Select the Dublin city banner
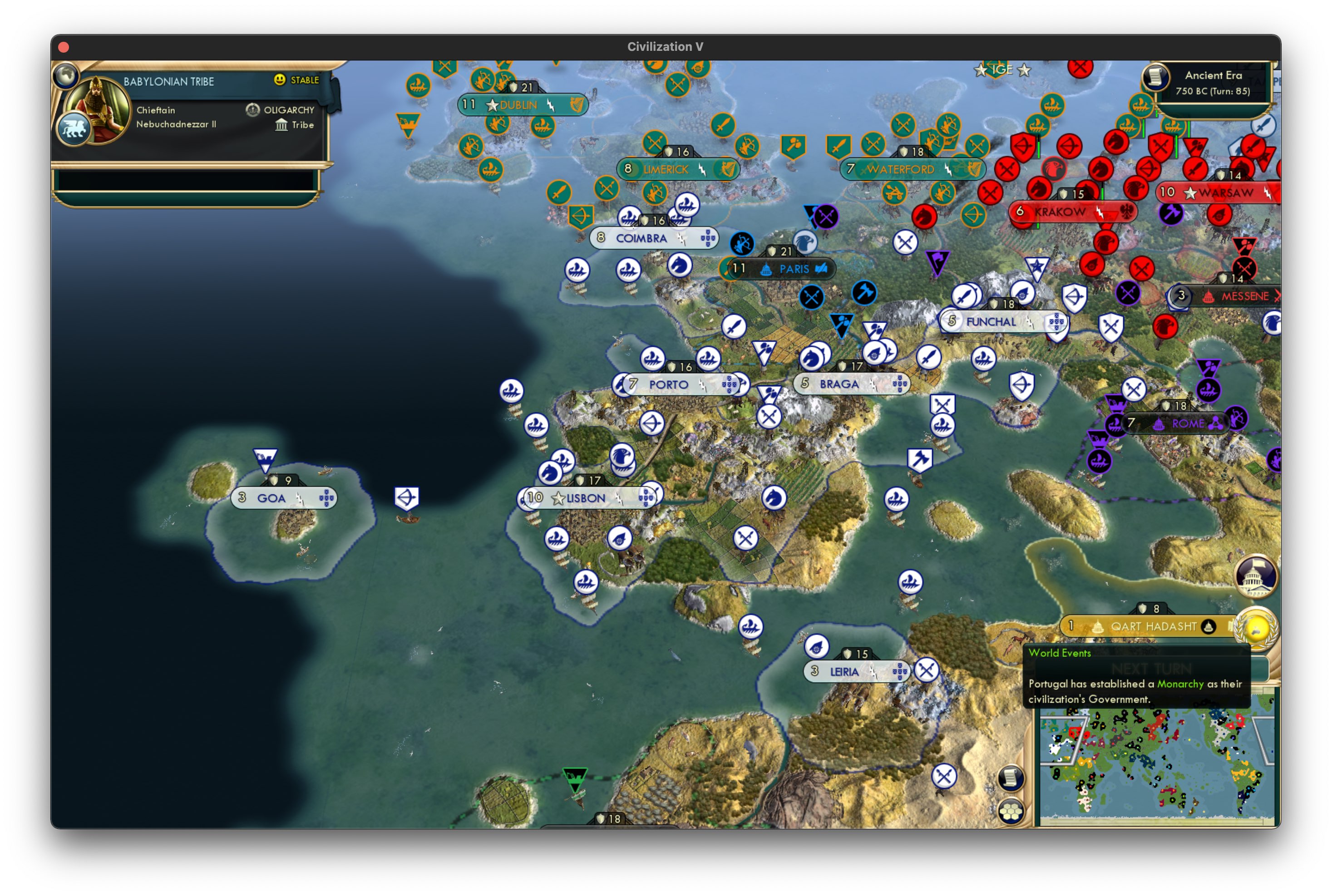This screenshot has width=1332, height=896. pyautogui.click(x=518, y=104)
